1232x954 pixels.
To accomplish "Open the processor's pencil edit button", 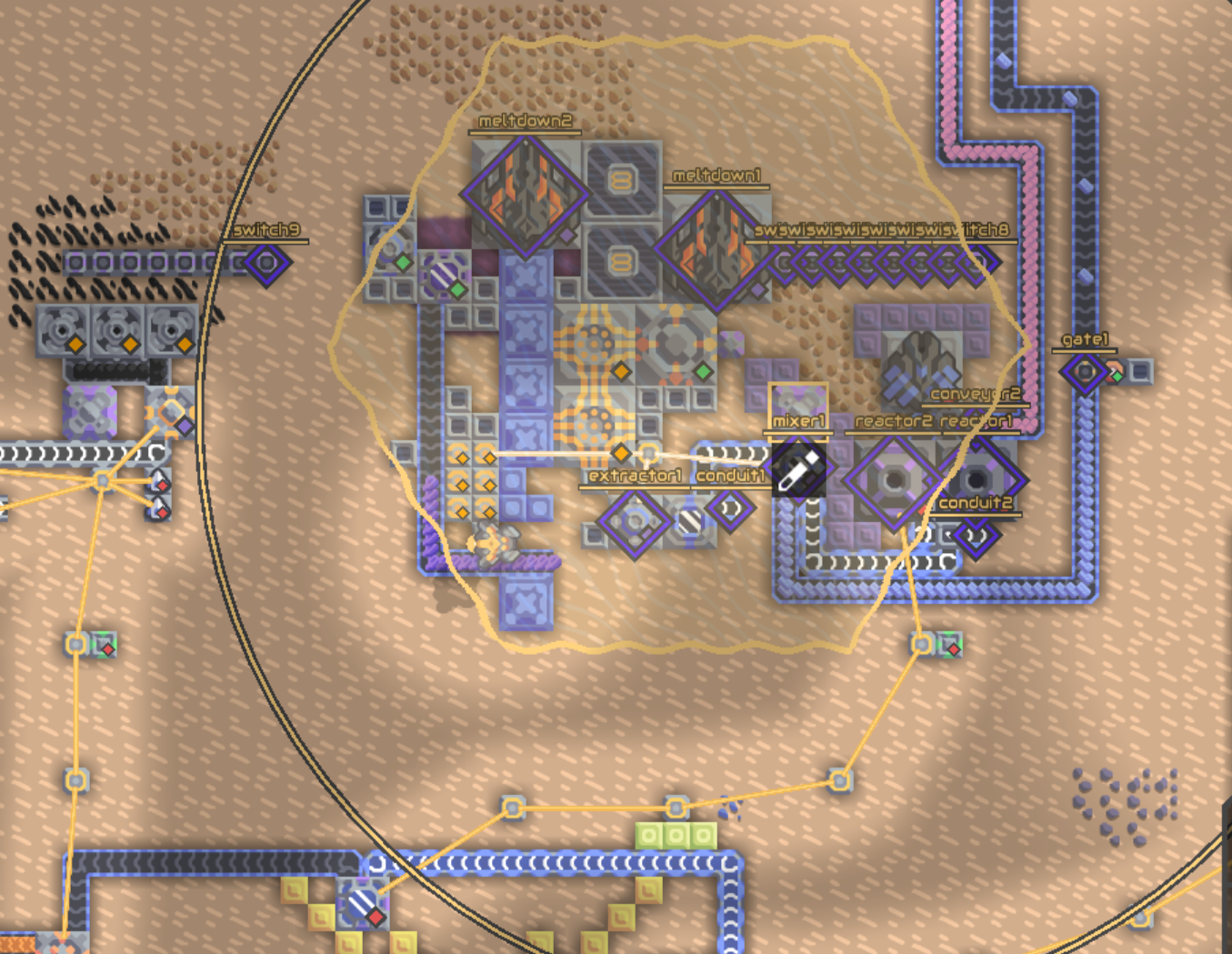I will (x=799, y=469).
